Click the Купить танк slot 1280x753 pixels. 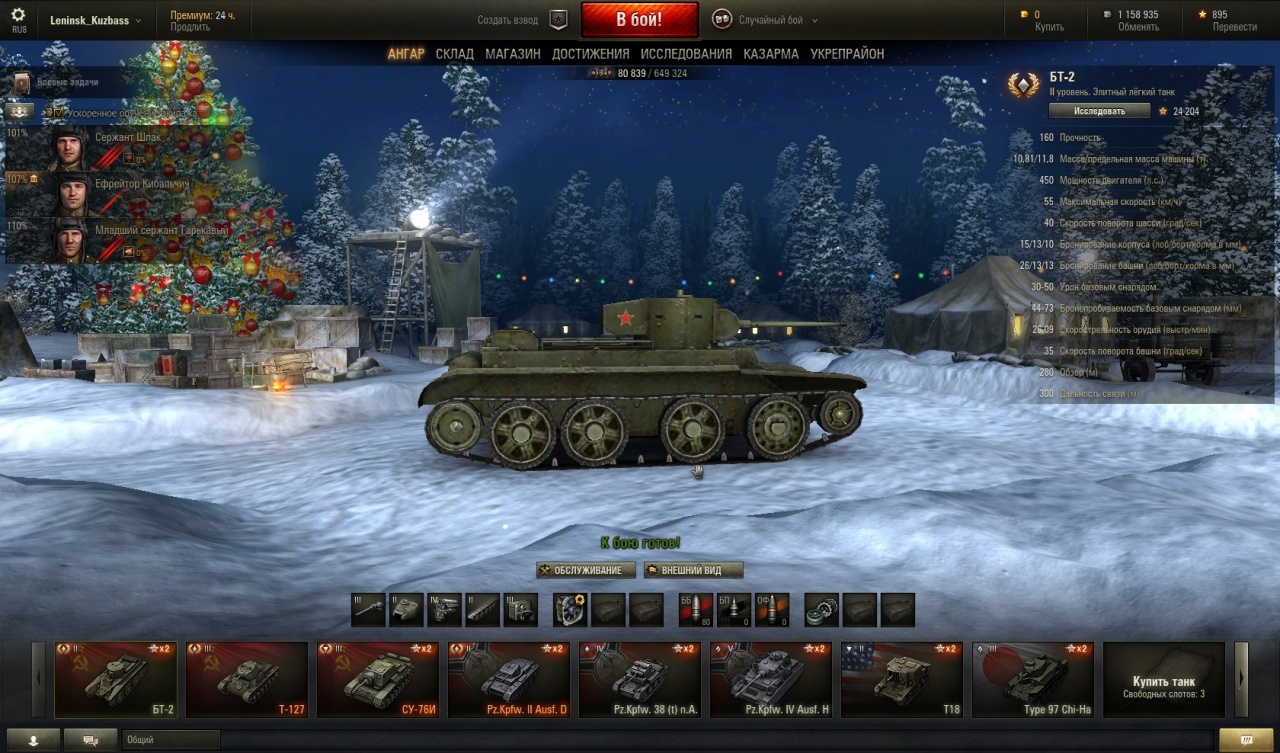click(x=1163, y=680)
